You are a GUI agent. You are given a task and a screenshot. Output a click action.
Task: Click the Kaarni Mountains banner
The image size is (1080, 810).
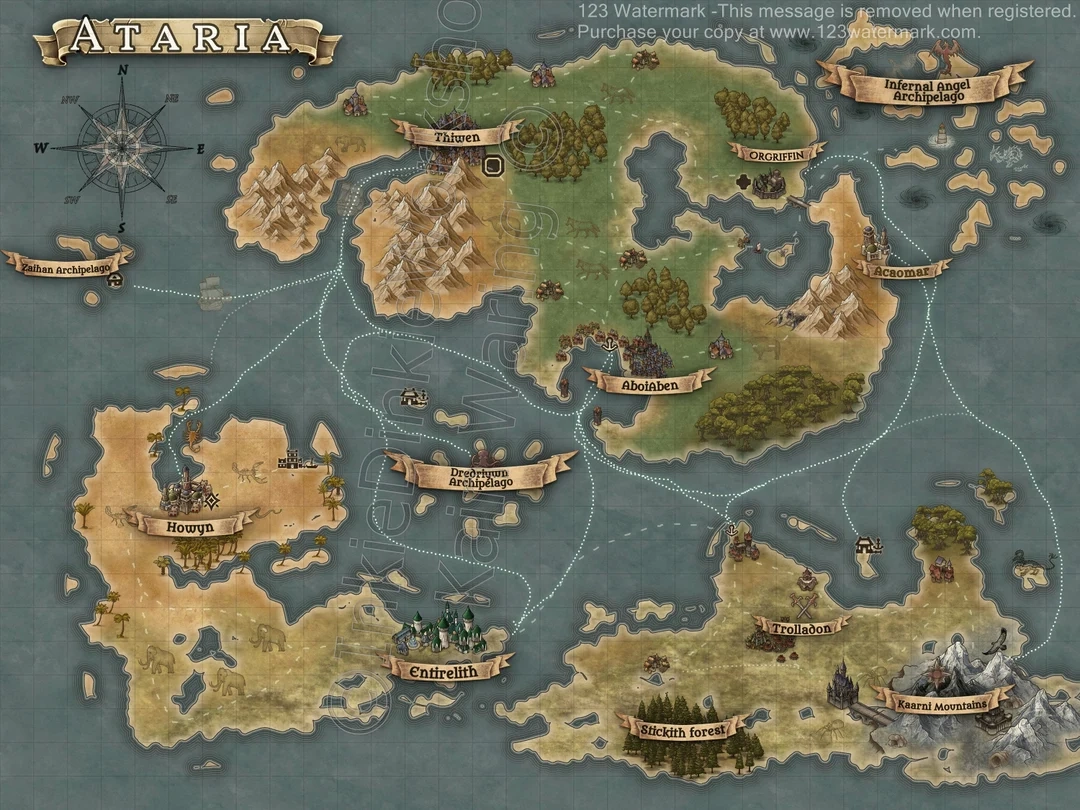[x=941, y=702]
